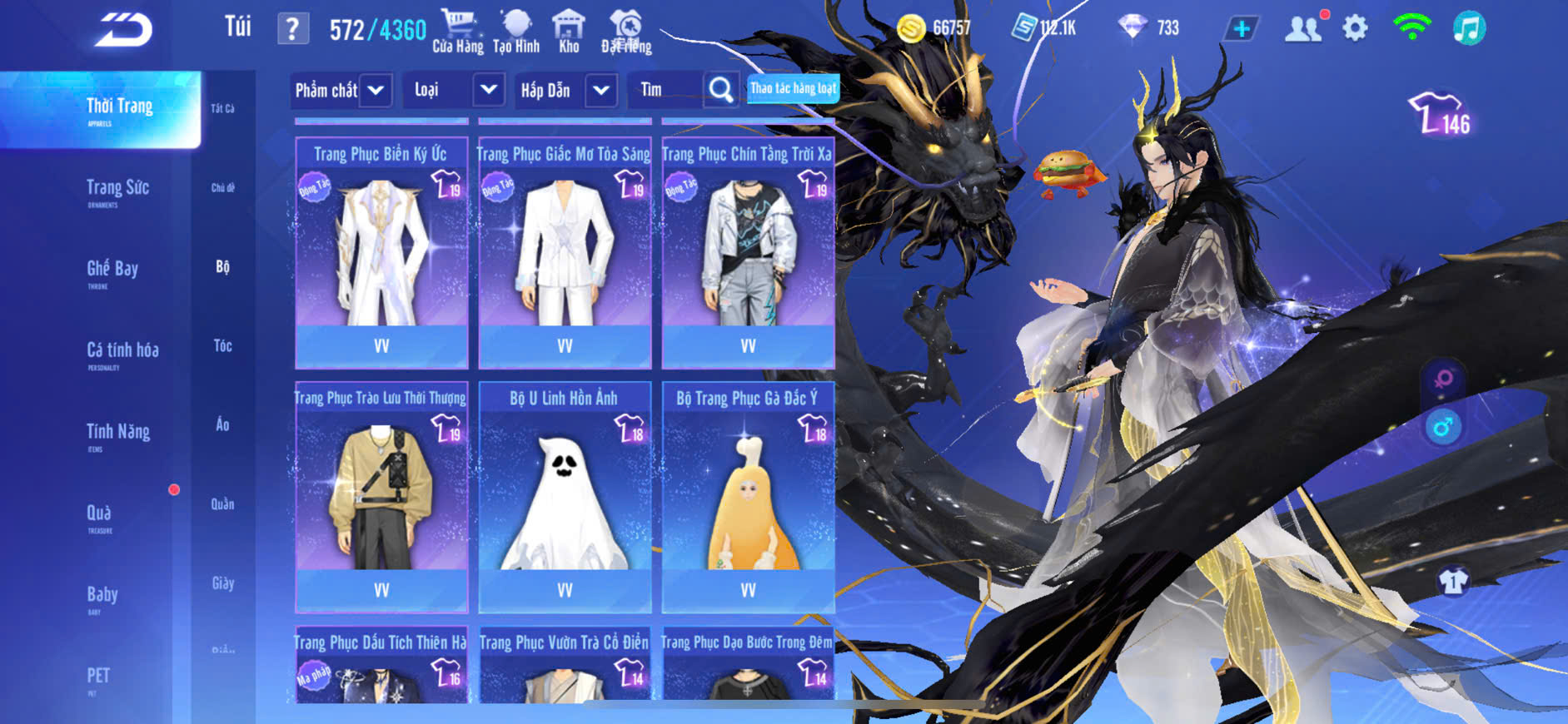Choose the Bộ U Linh Hồn Ảnh ghost costume

click(565, 497)
